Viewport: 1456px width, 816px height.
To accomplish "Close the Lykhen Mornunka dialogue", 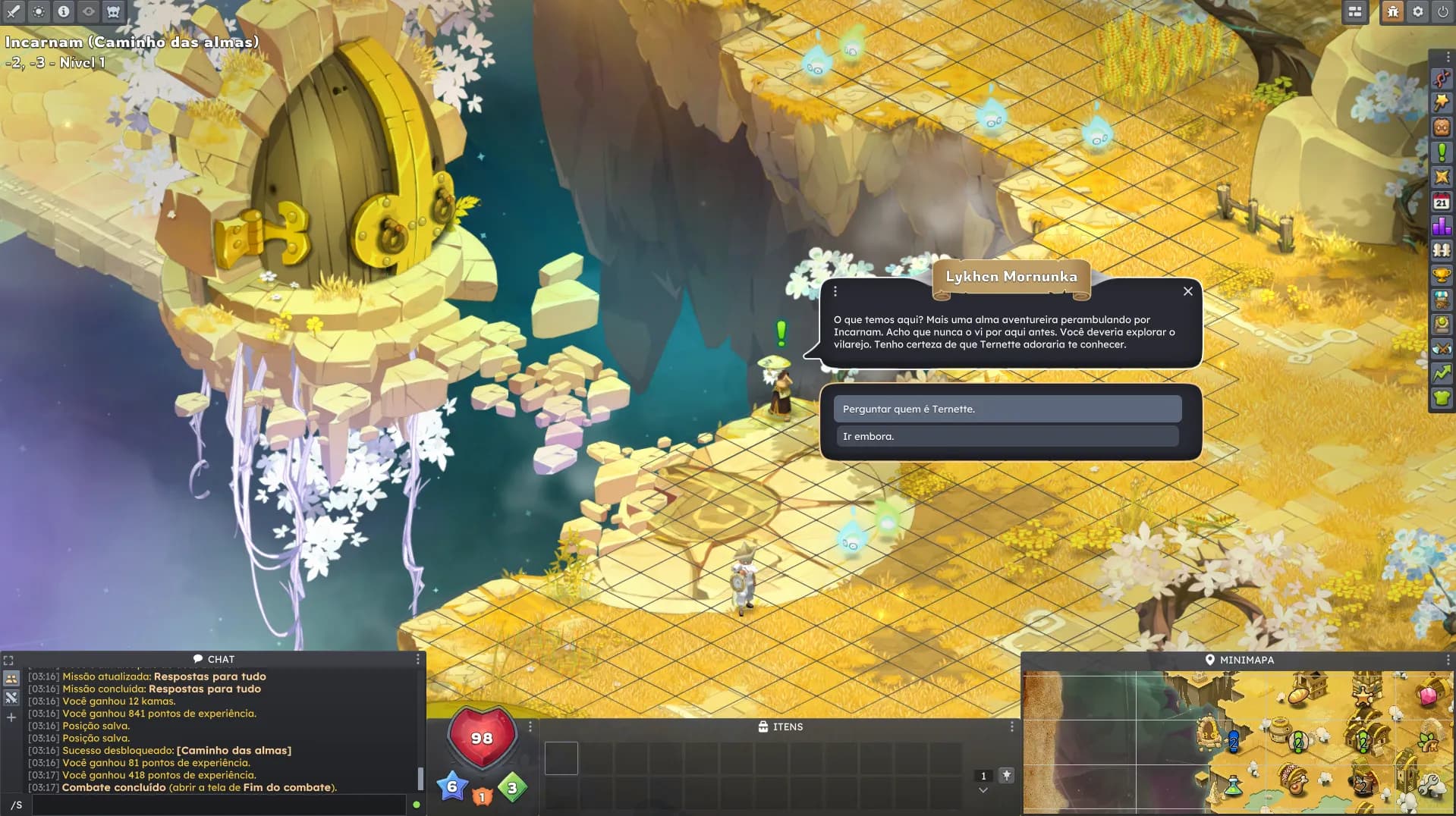I will click(1187, 291).
